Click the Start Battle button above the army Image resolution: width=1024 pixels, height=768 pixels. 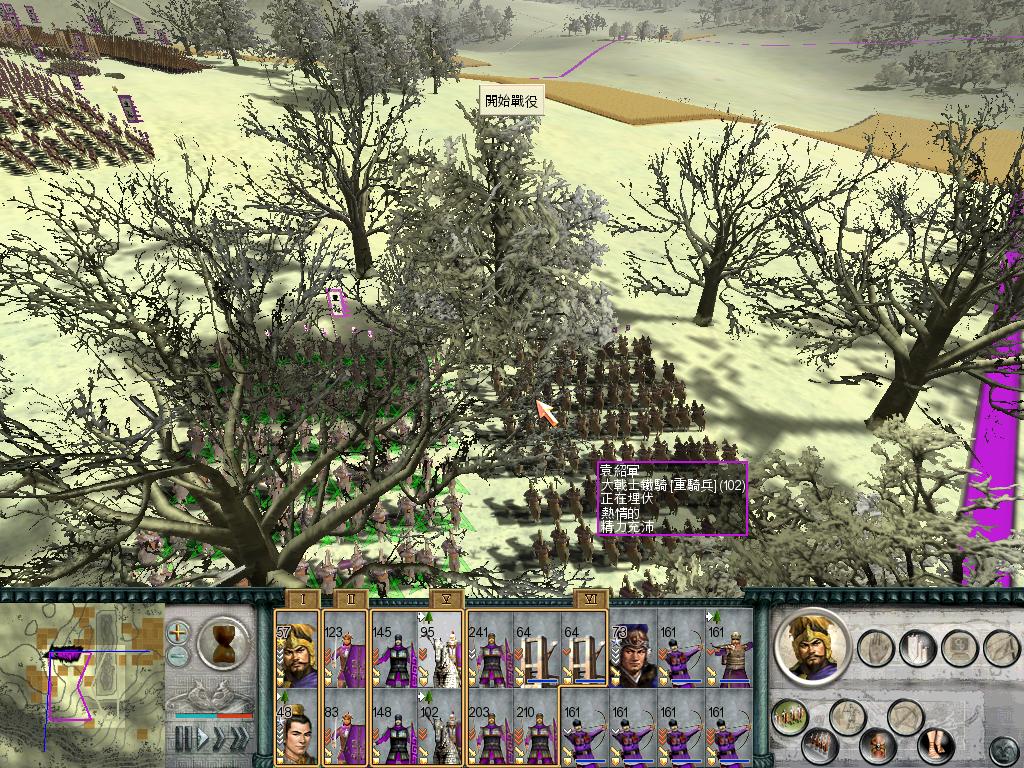(x=512, y=101)
